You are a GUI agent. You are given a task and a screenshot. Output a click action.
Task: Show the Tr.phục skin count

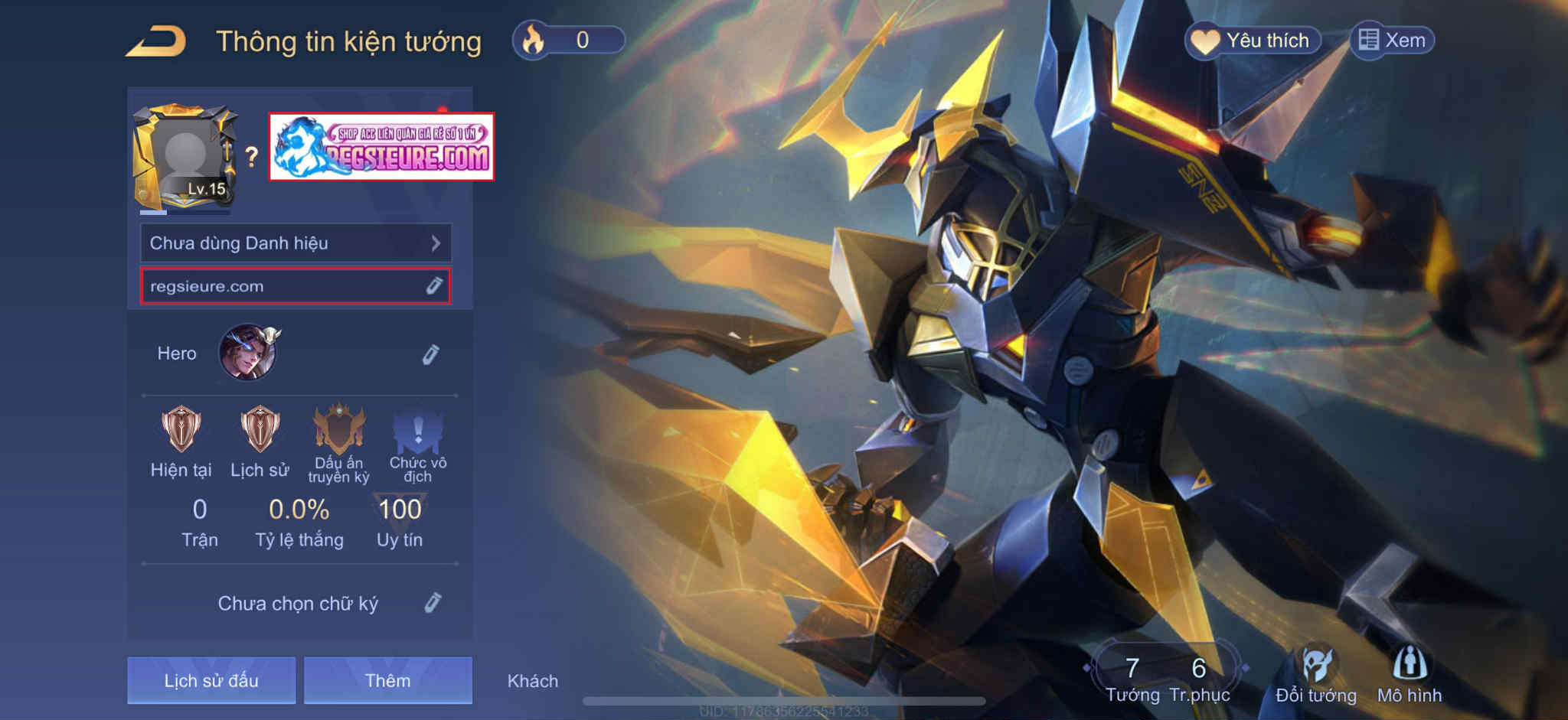pyautogui.click(x=1199, y=679)
